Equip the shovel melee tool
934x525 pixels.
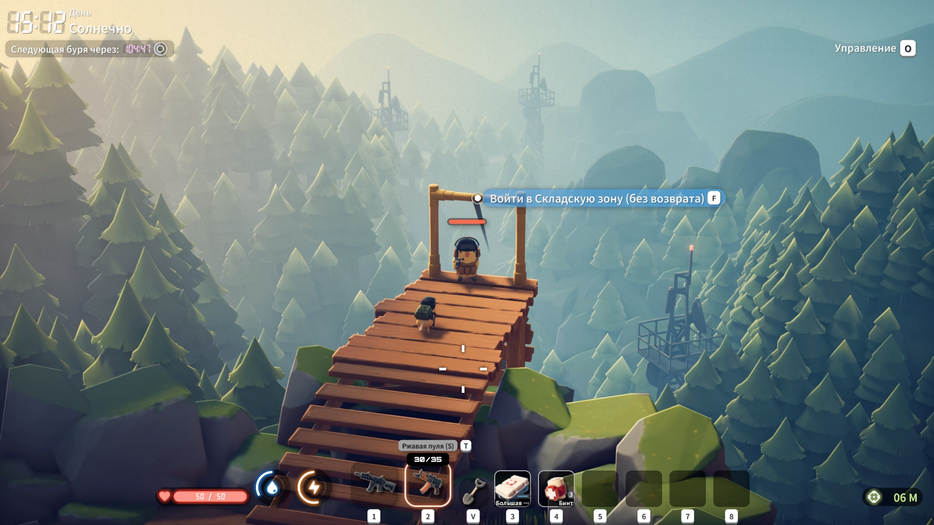tap(473, 490)
